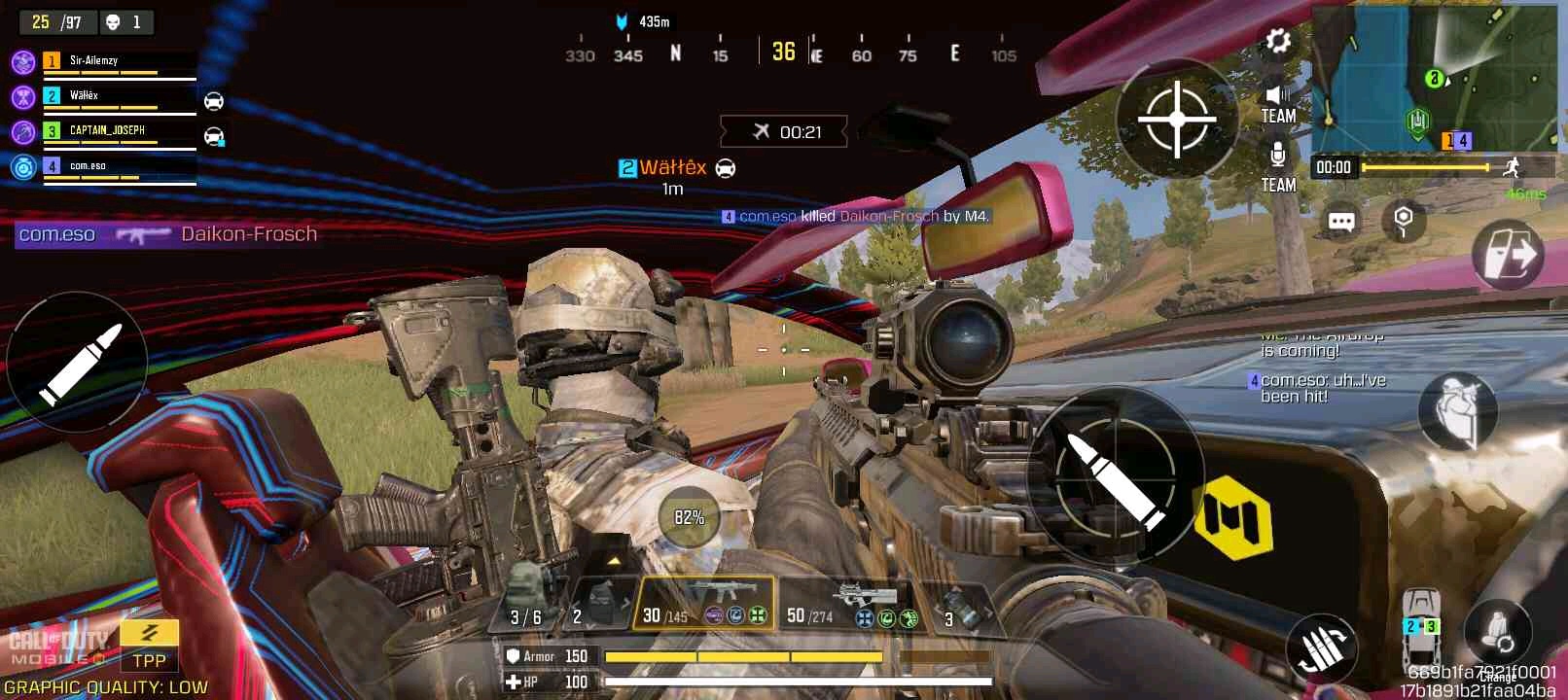Screen dimensions: 1568x700
Task: Select teammate CAPTAIN_JOSEPH in the squad list
Action: point(107,131)
